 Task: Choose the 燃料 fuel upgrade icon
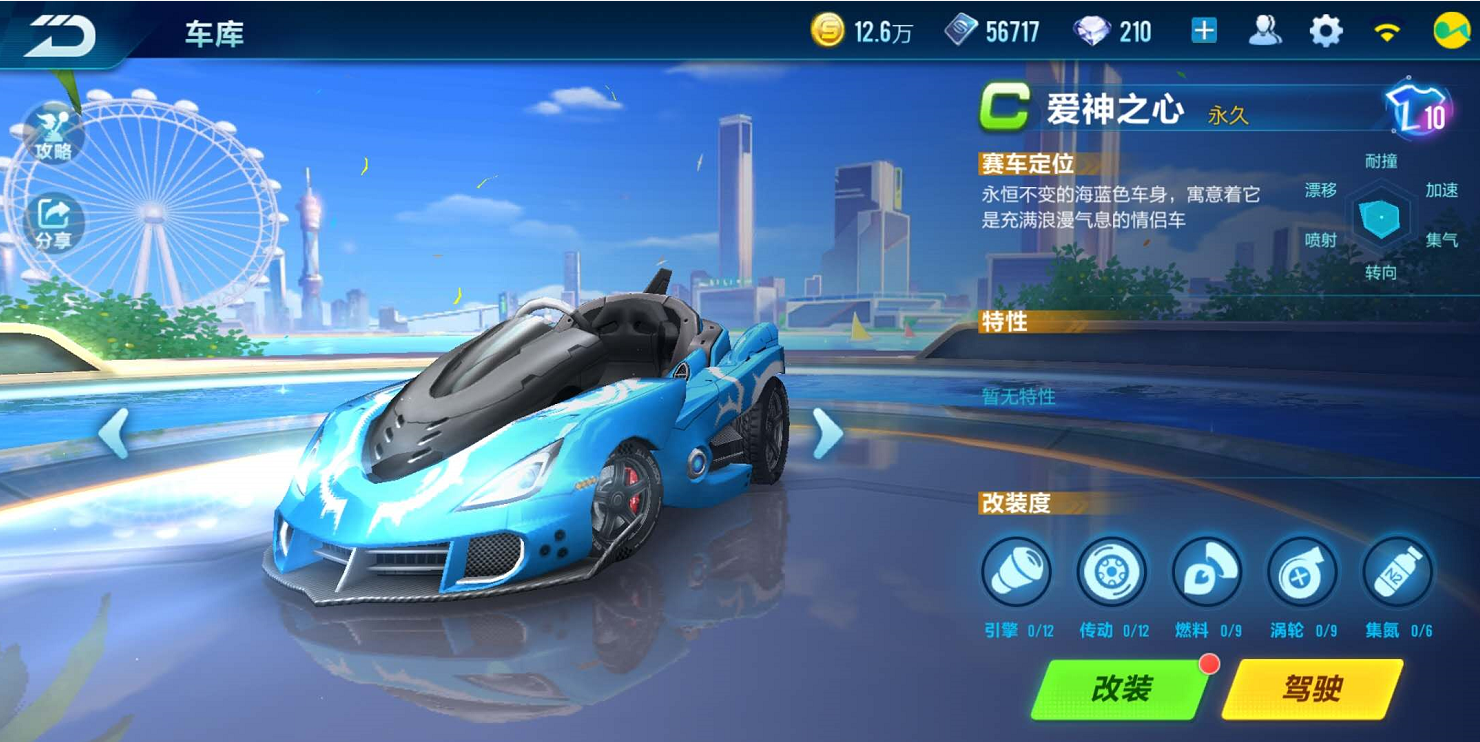(x=1206, y=573)
